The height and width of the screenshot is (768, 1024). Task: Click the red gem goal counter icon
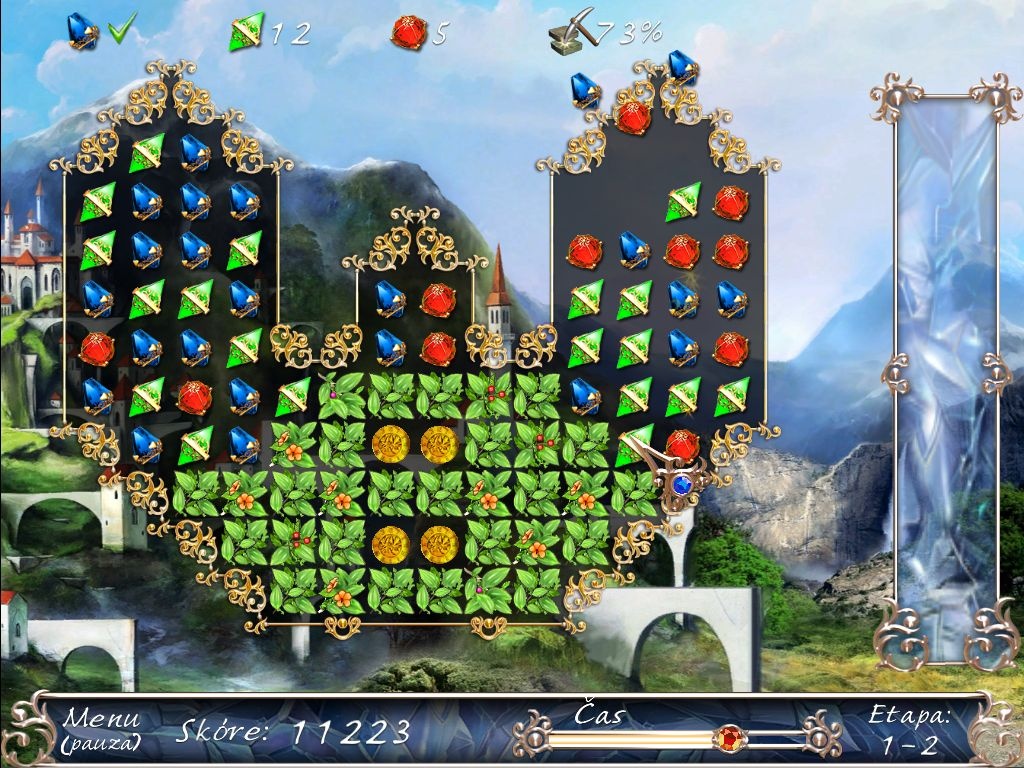[x=408, y=31]
